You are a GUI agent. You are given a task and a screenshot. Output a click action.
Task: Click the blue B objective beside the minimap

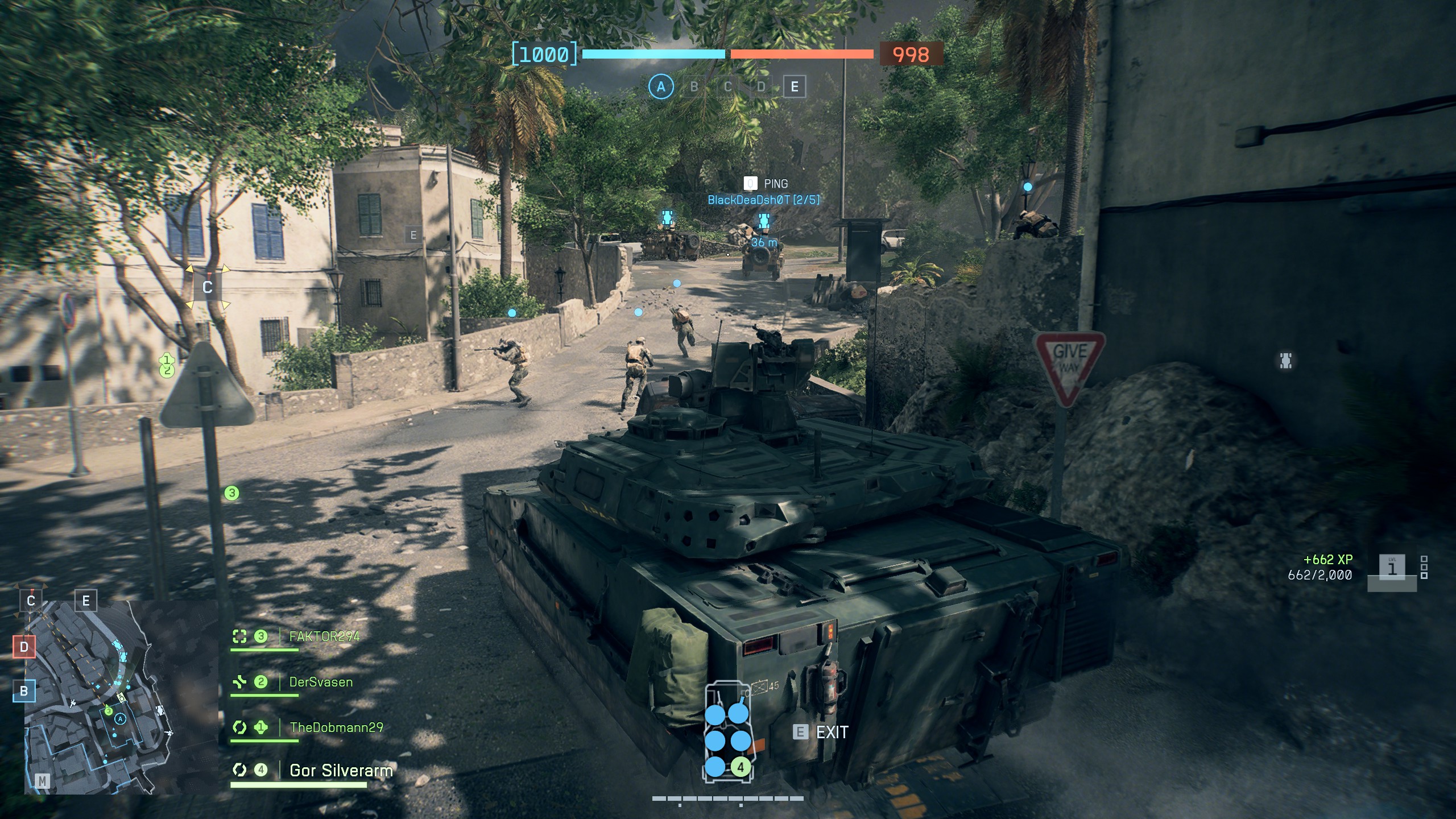(24, 691)
